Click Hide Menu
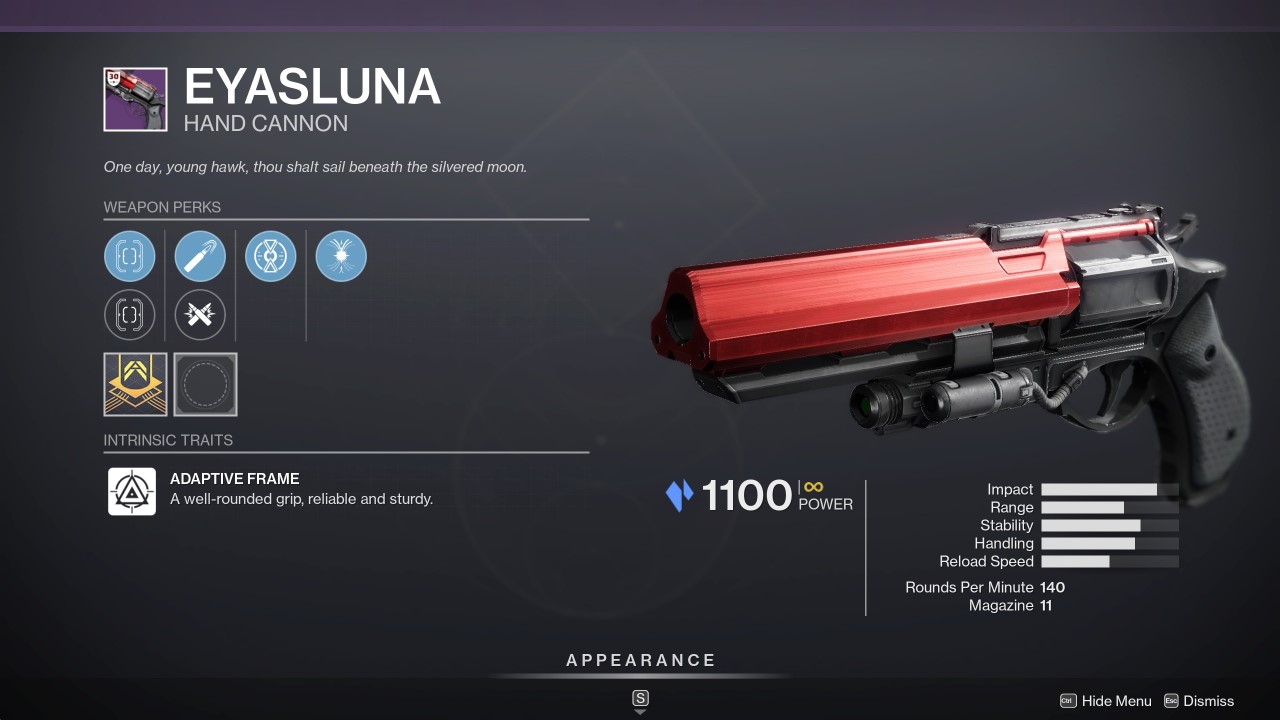Viewport: 1280px width, 720px height. click(1117, 701)
